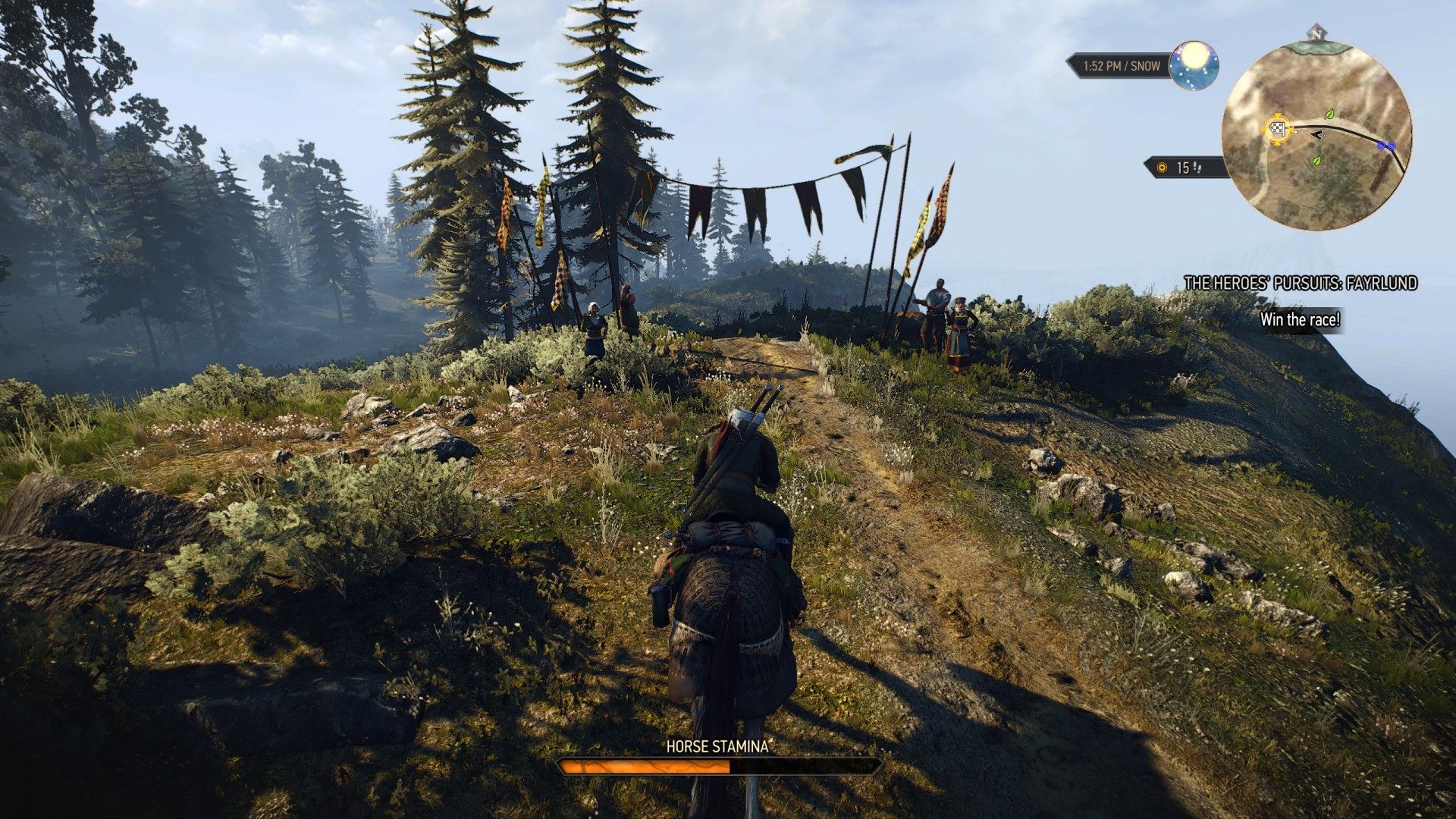The width and height of the screenshot is (1456, 819).
Task: Select the coin currency icon
Action: 1162,167
